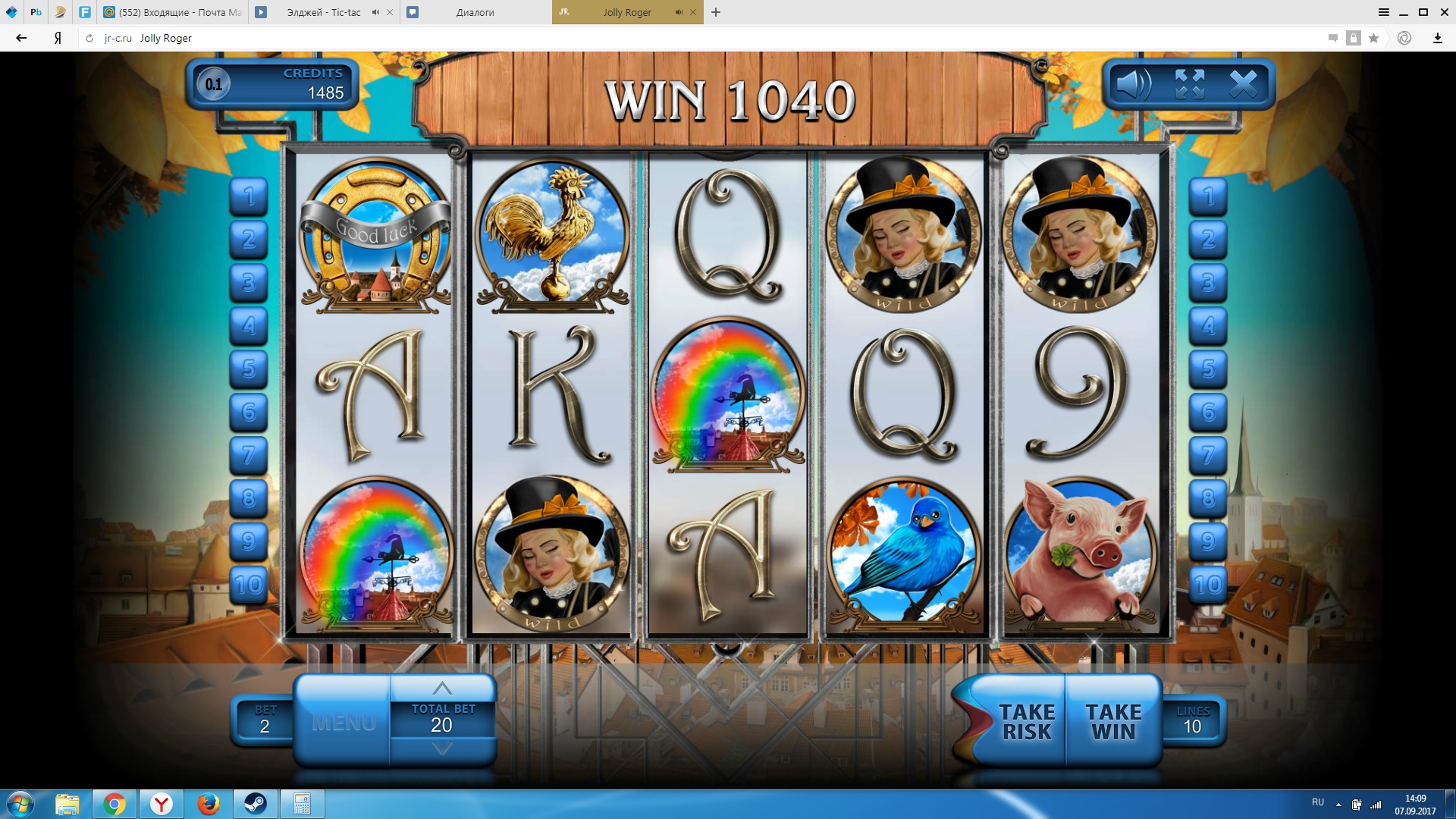Increase total bet with up arrow

pos(442,689)
